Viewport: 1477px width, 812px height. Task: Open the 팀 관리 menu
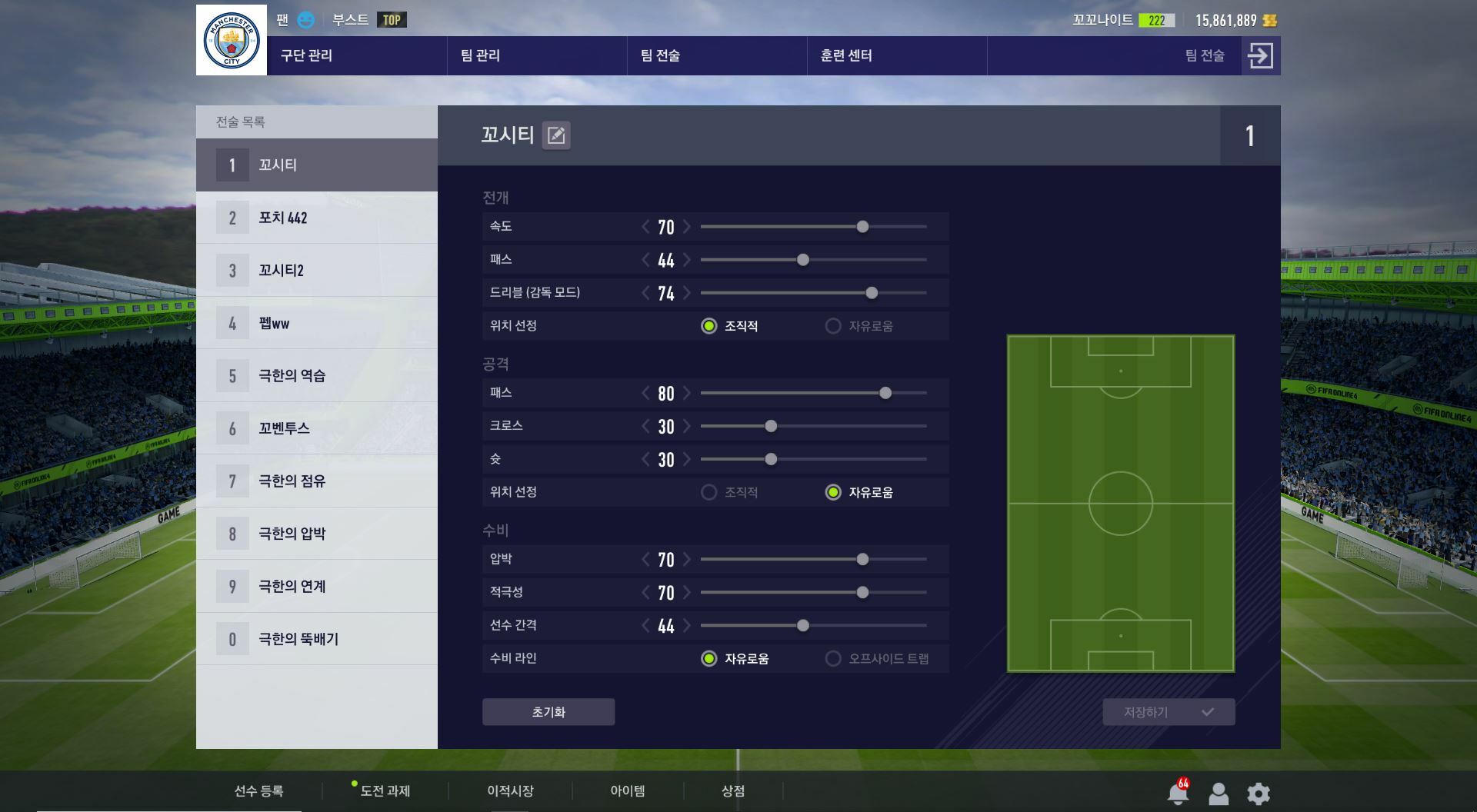(x=480, y=55)
